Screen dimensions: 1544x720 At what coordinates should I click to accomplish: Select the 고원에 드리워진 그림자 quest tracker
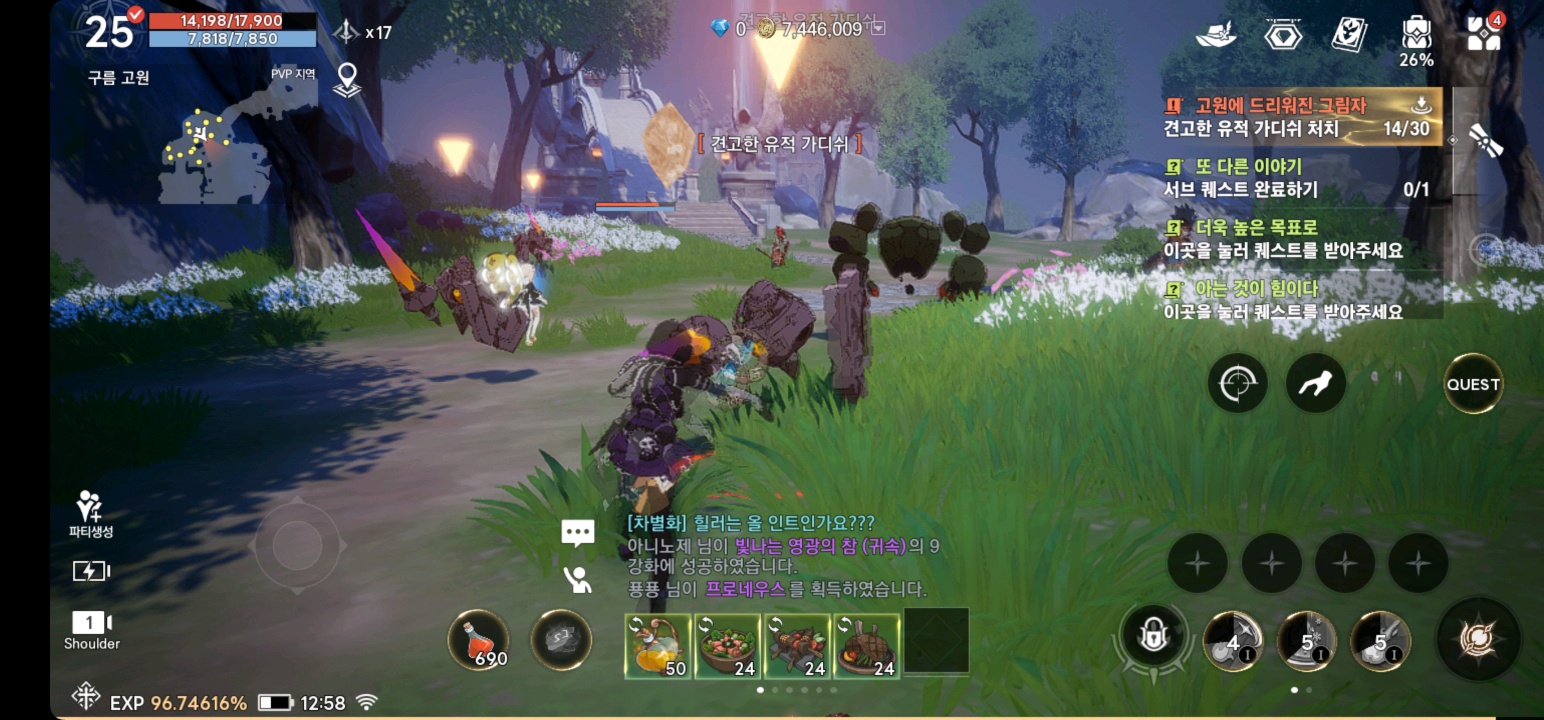[x=1301, y=116]
